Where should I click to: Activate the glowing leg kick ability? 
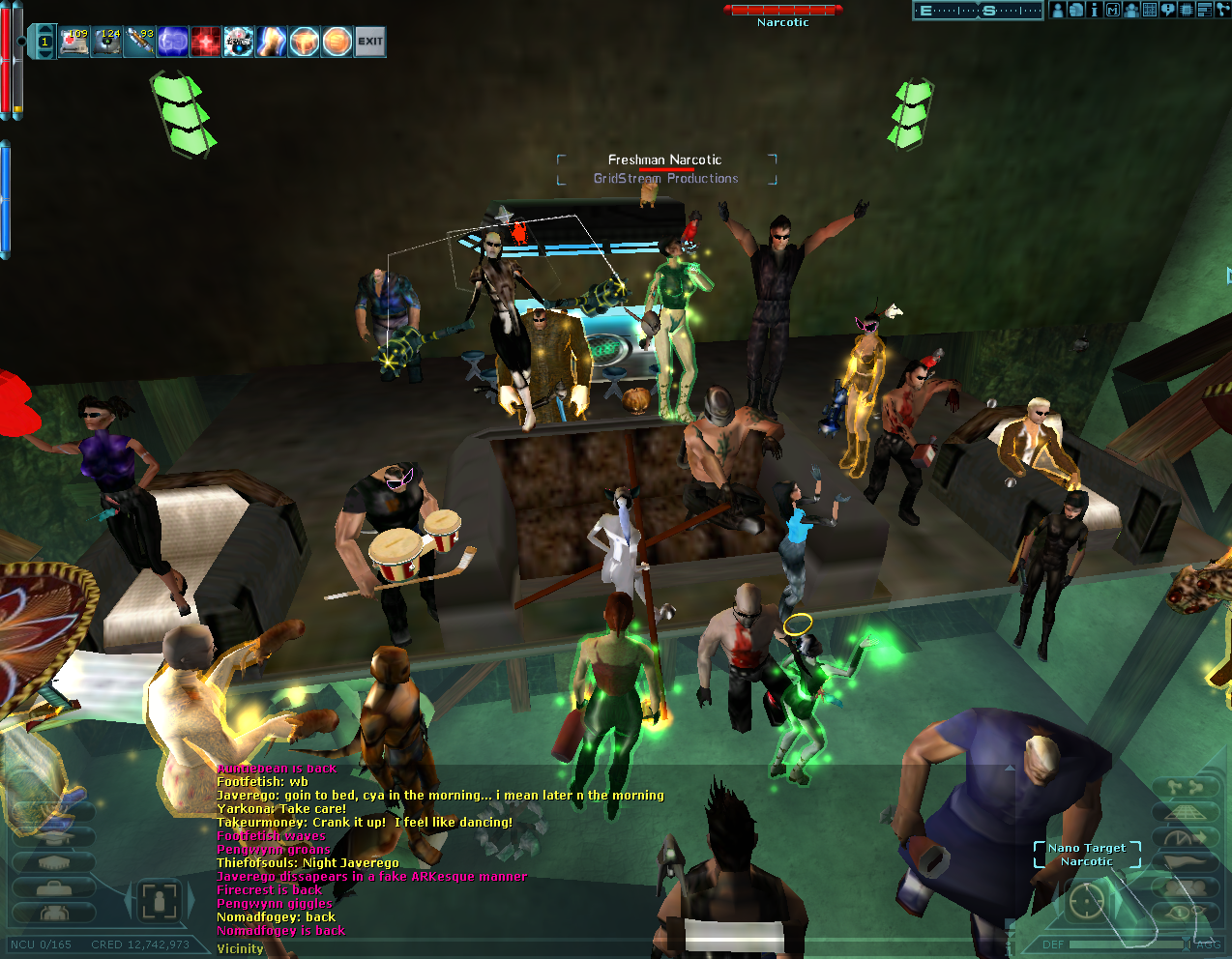tap(272, 42)
